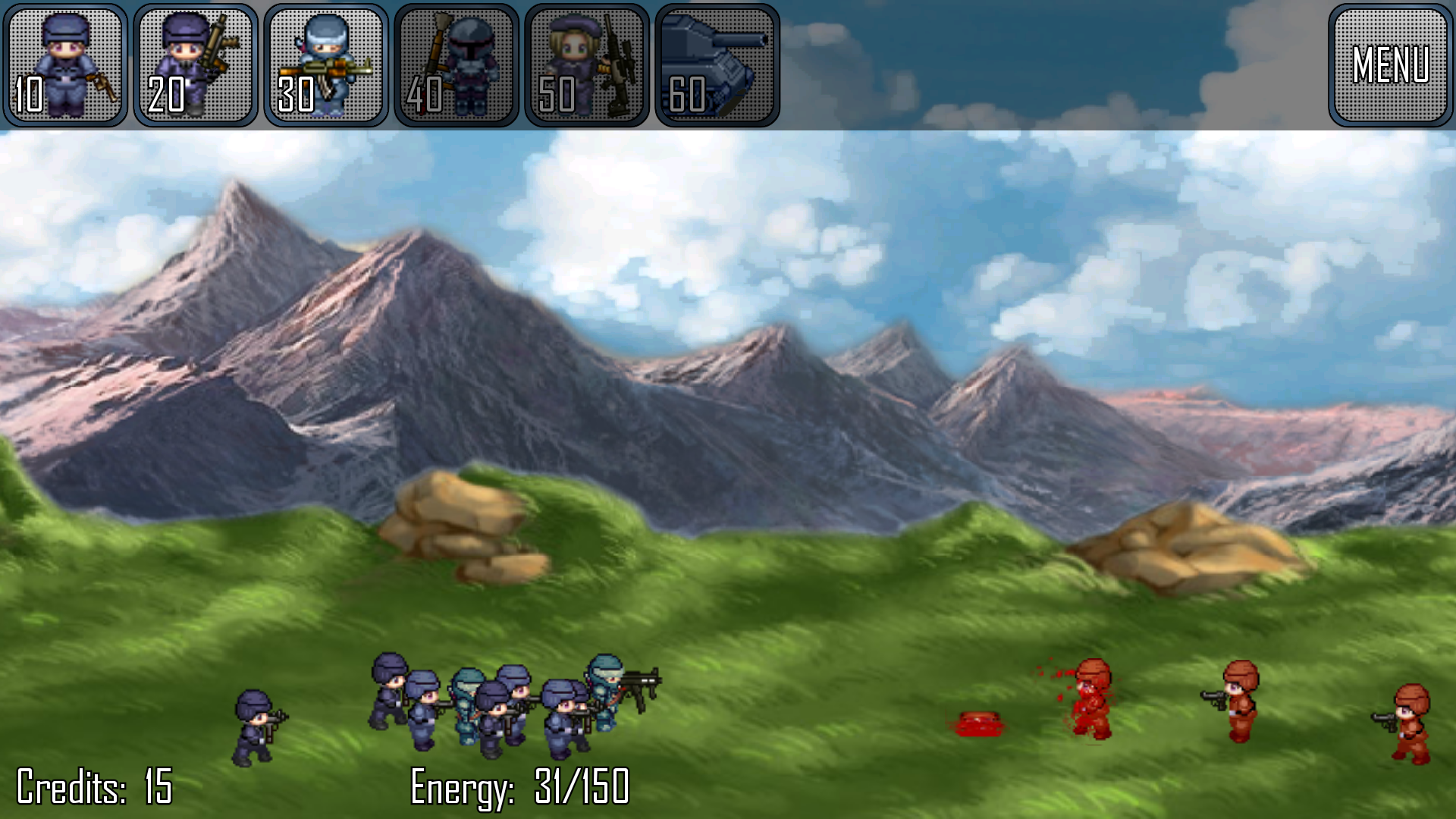1456x819 pixels.
Task: Open the MENU button
Action: click(x=1390, y=64)
